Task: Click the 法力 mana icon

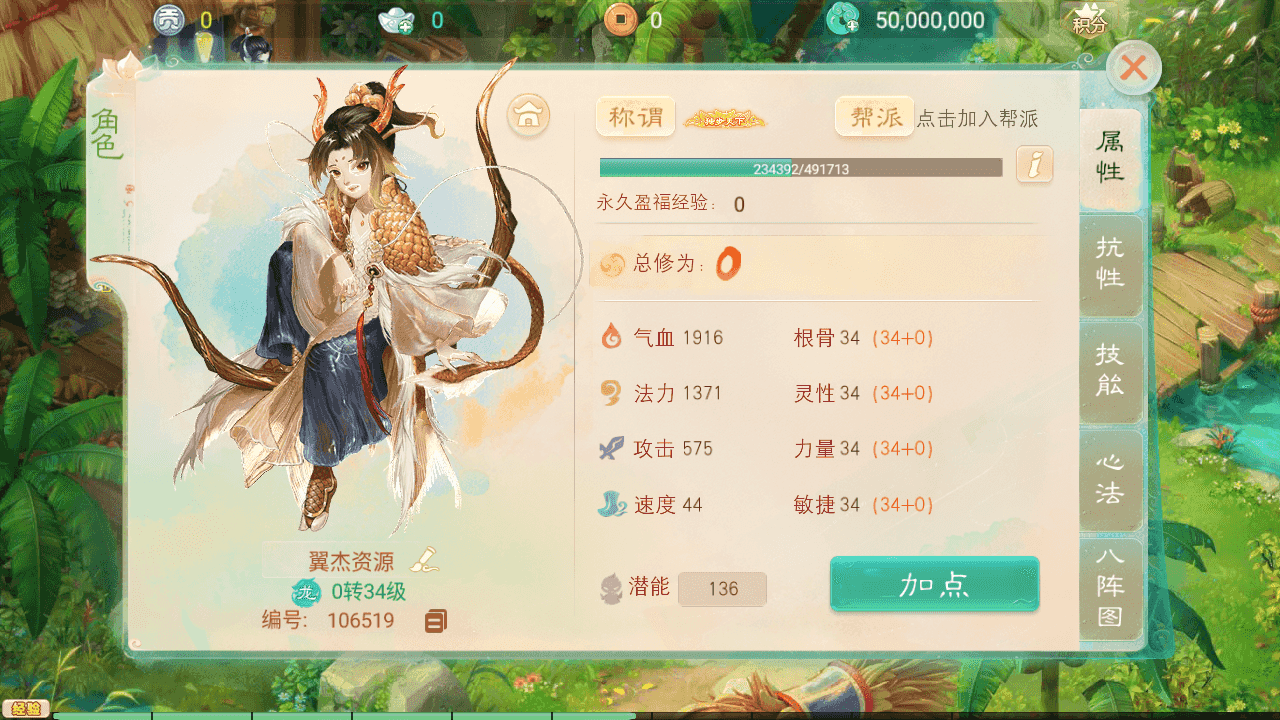Action: pos(610,393)
